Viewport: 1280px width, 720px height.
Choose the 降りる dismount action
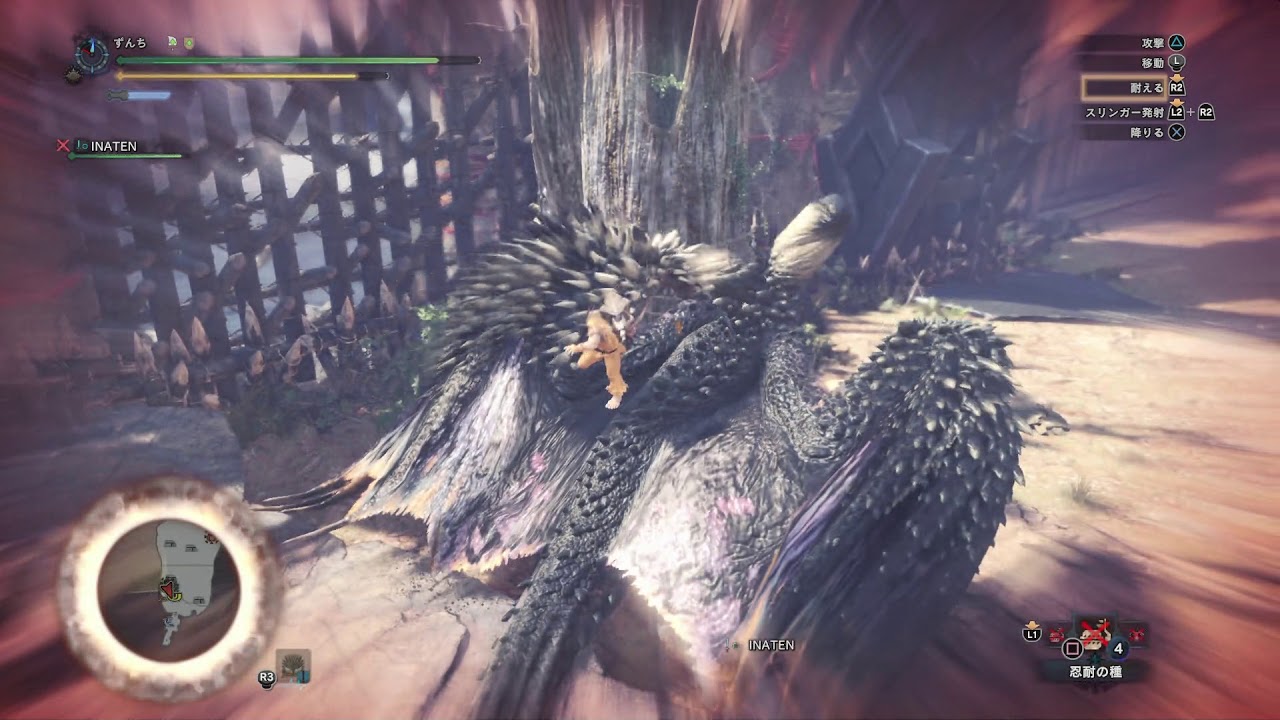pyautogui.click(x=1146, y=132)
